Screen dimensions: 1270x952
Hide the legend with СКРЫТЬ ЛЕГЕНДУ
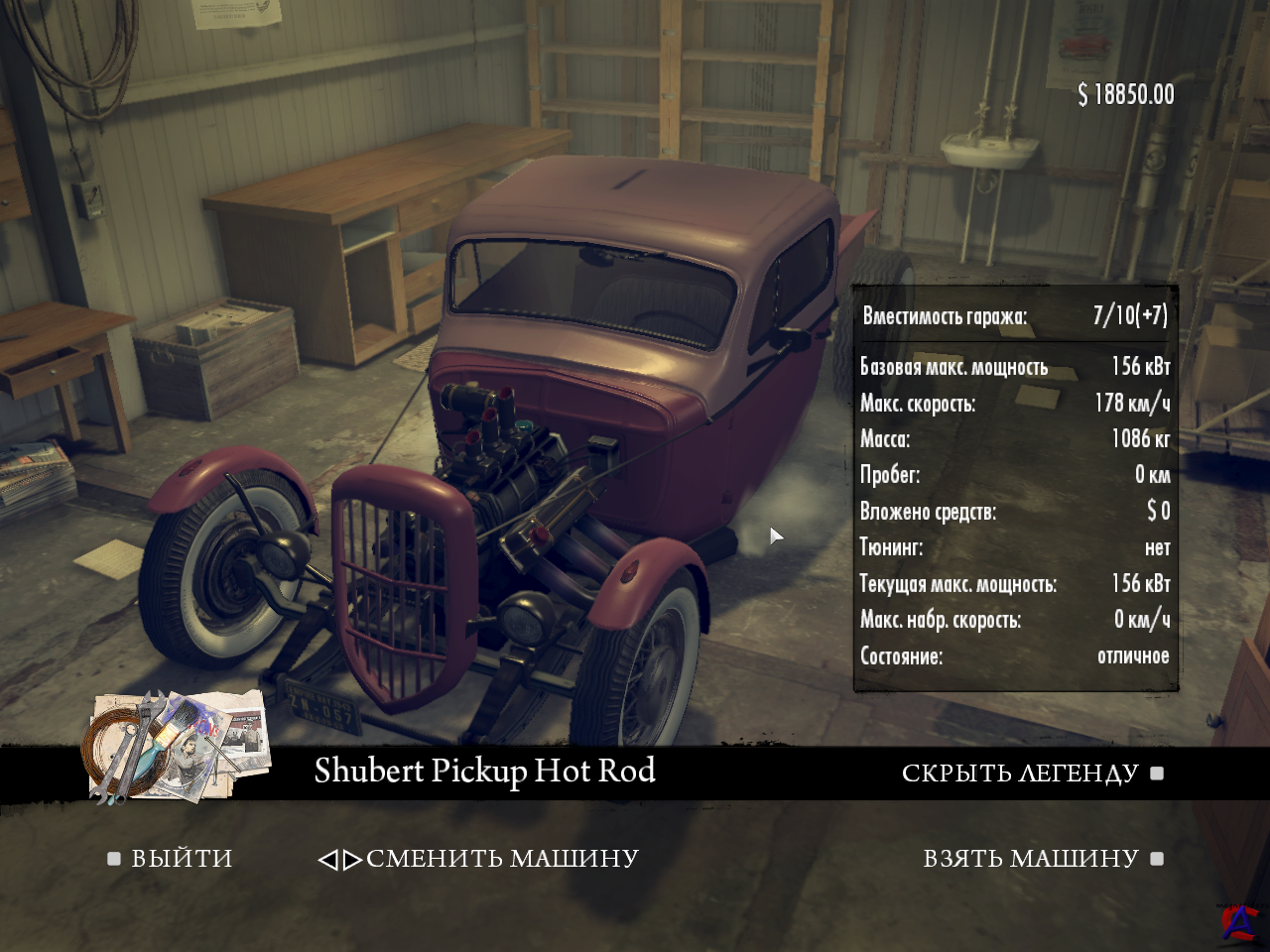click(x=1020, y=773)
